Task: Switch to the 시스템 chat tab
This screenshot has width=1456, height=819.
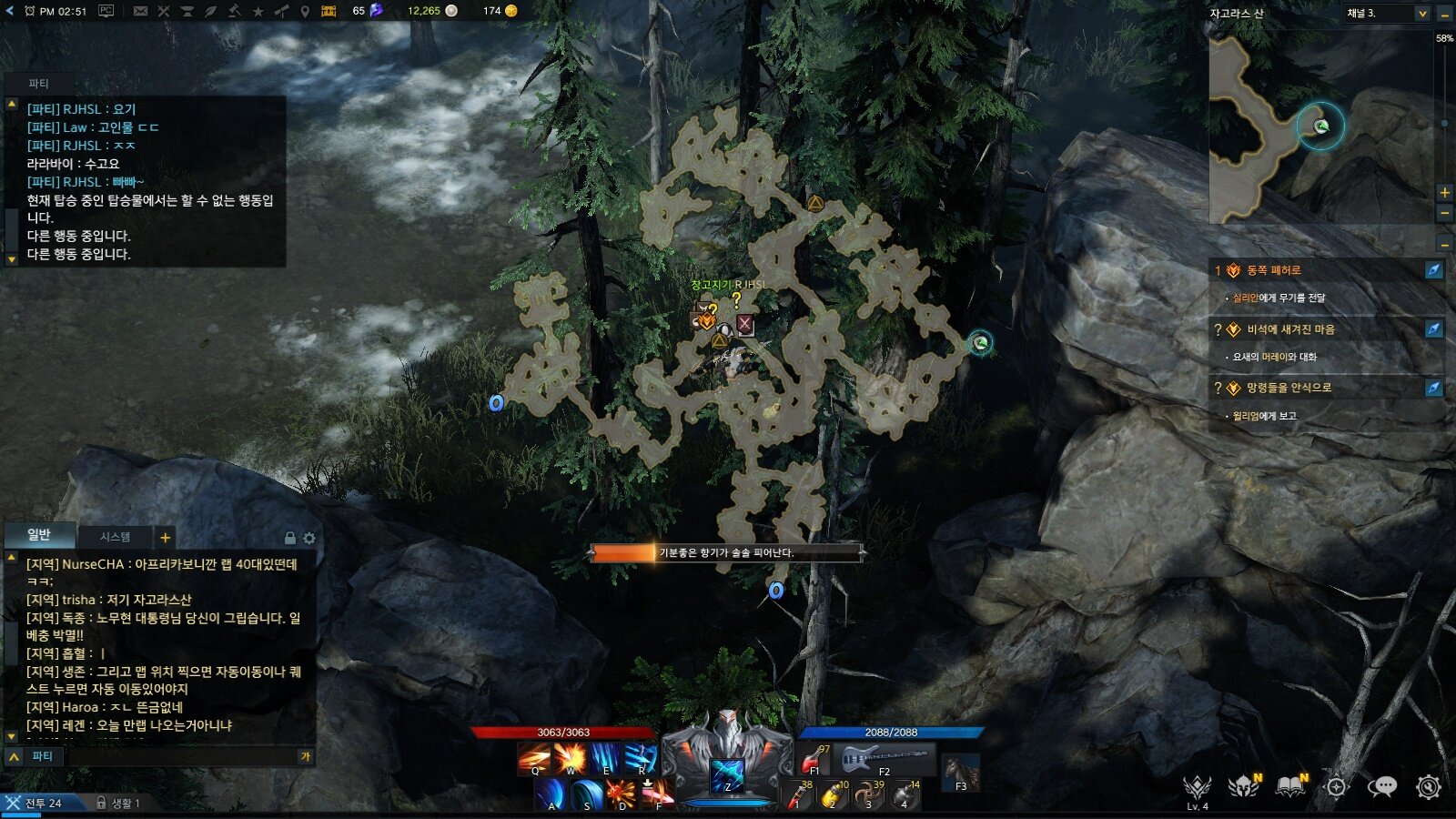Action: coord(115,537)
